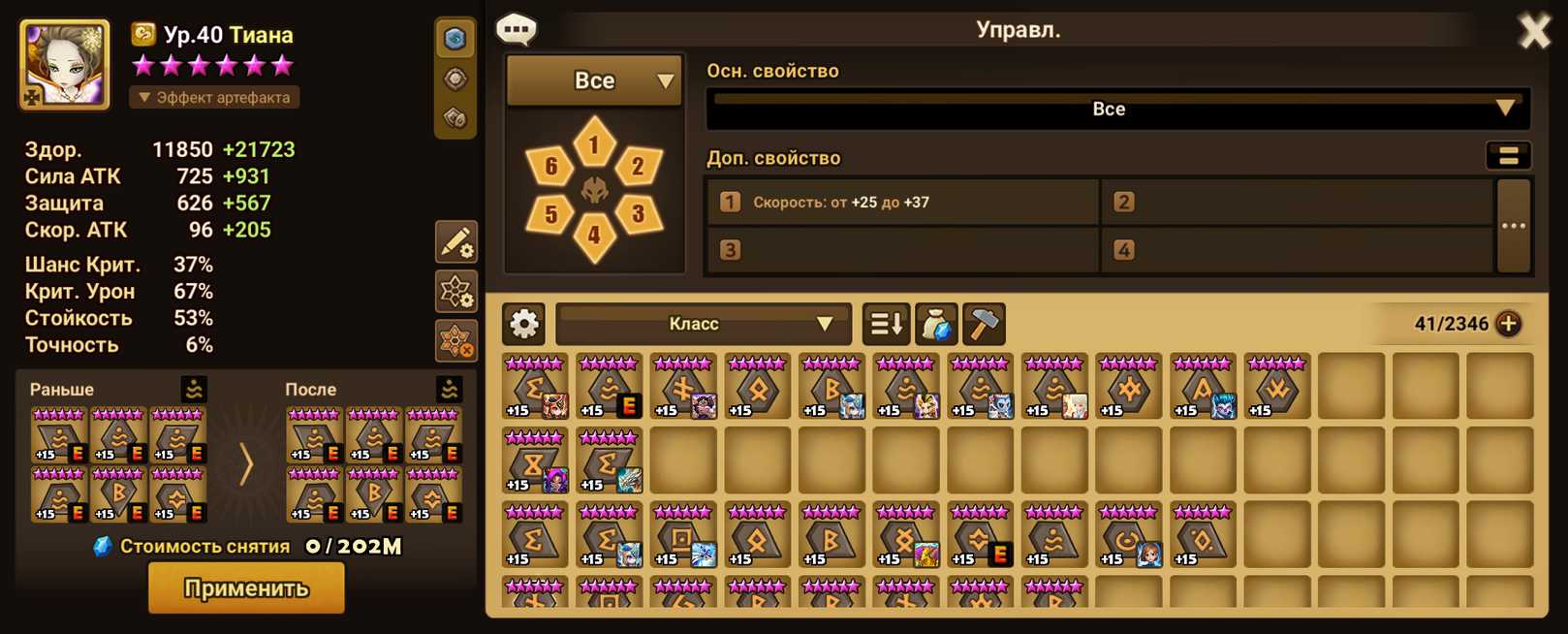Expand the Эффект артефакта panel
Image resolution: width=1568 pixels, height=634 pixels.
click(x=214, y=97)
